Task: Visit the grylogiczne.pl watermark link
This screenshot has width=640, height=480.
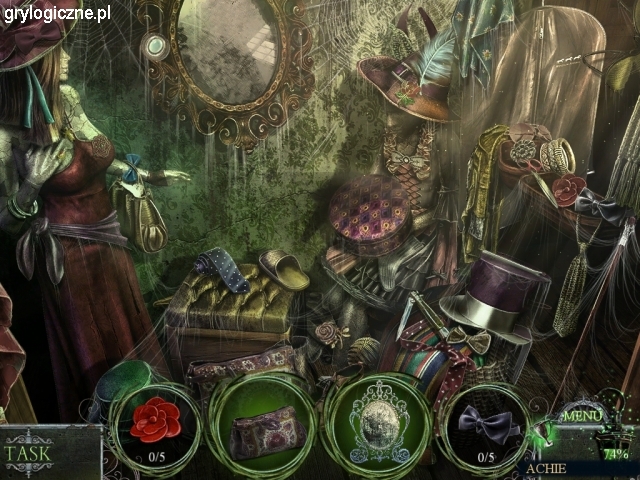Action: tap(57, 13)
